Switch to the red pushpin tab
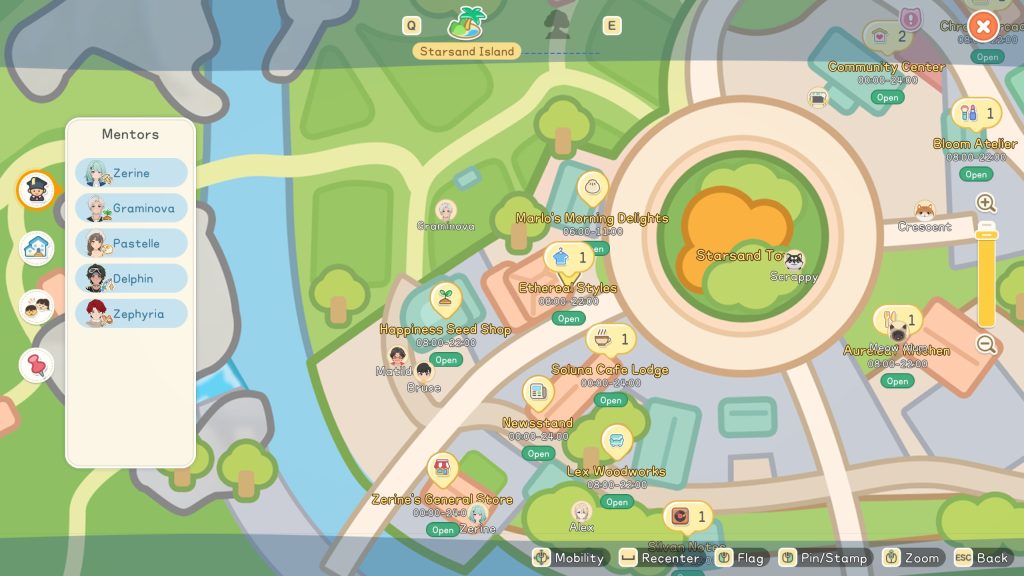The width and height of the screenshot is (1024, 576). point(37,365)
